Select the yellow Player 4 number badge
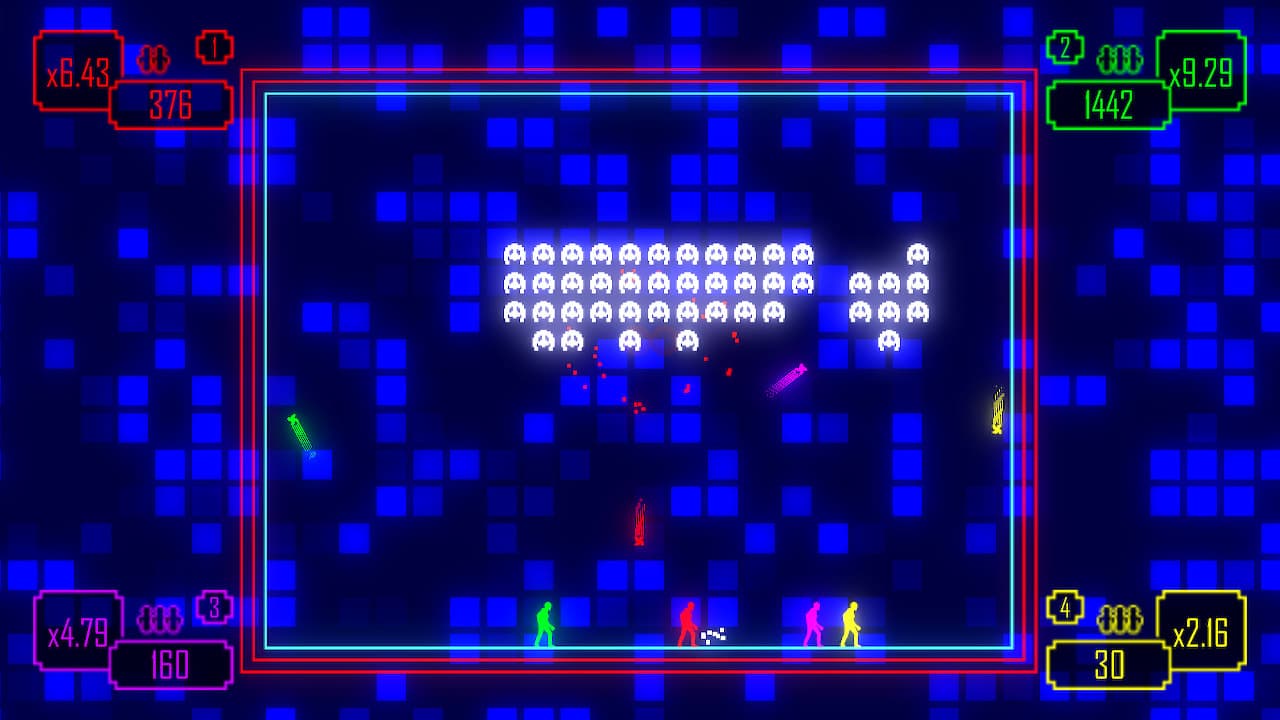The height and width of the screenshot is (720, 1280). click(x=1066, y=606)
